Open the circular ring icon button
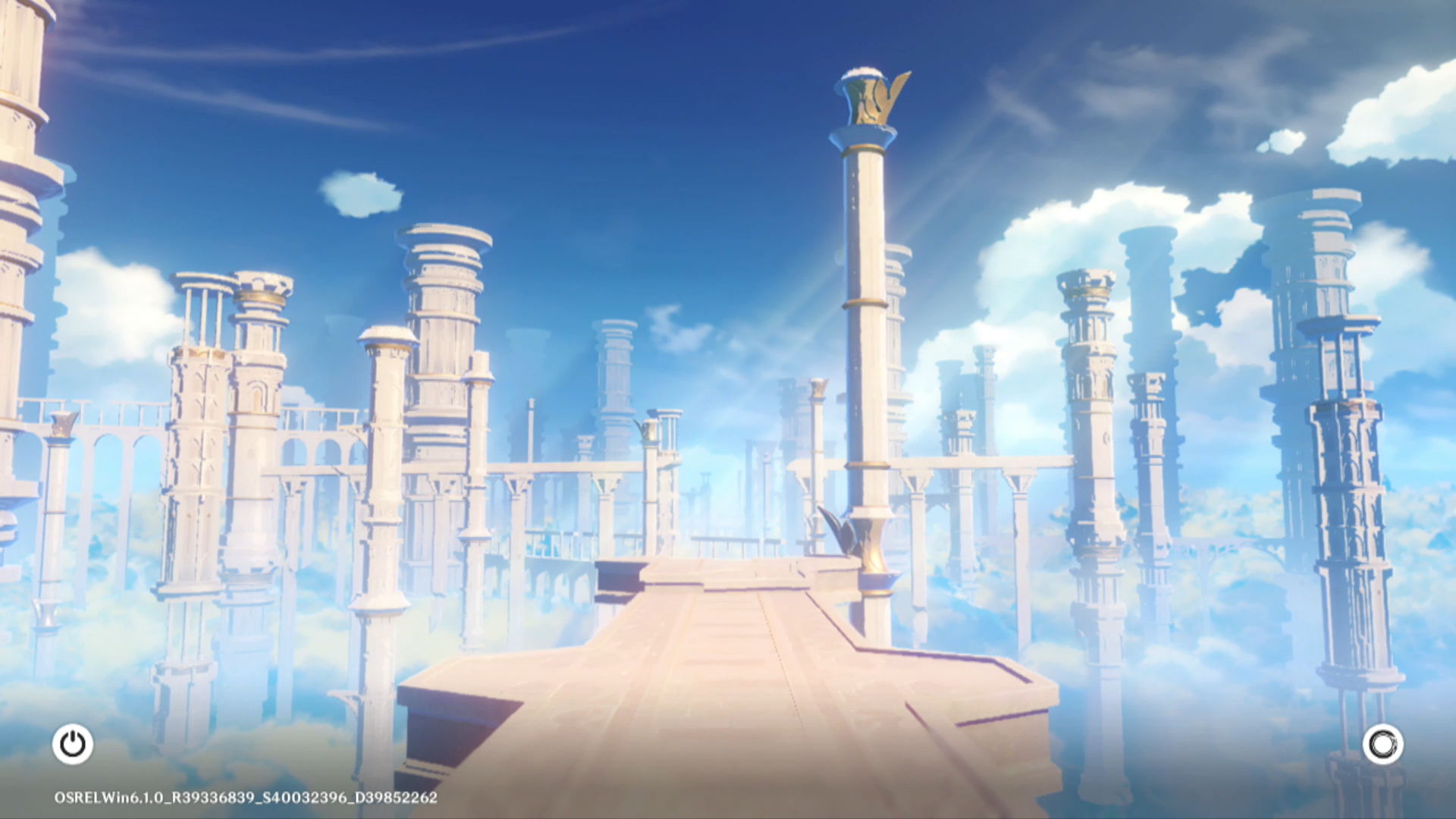This screenshot has width=1456, height=819. point(1382,744)
